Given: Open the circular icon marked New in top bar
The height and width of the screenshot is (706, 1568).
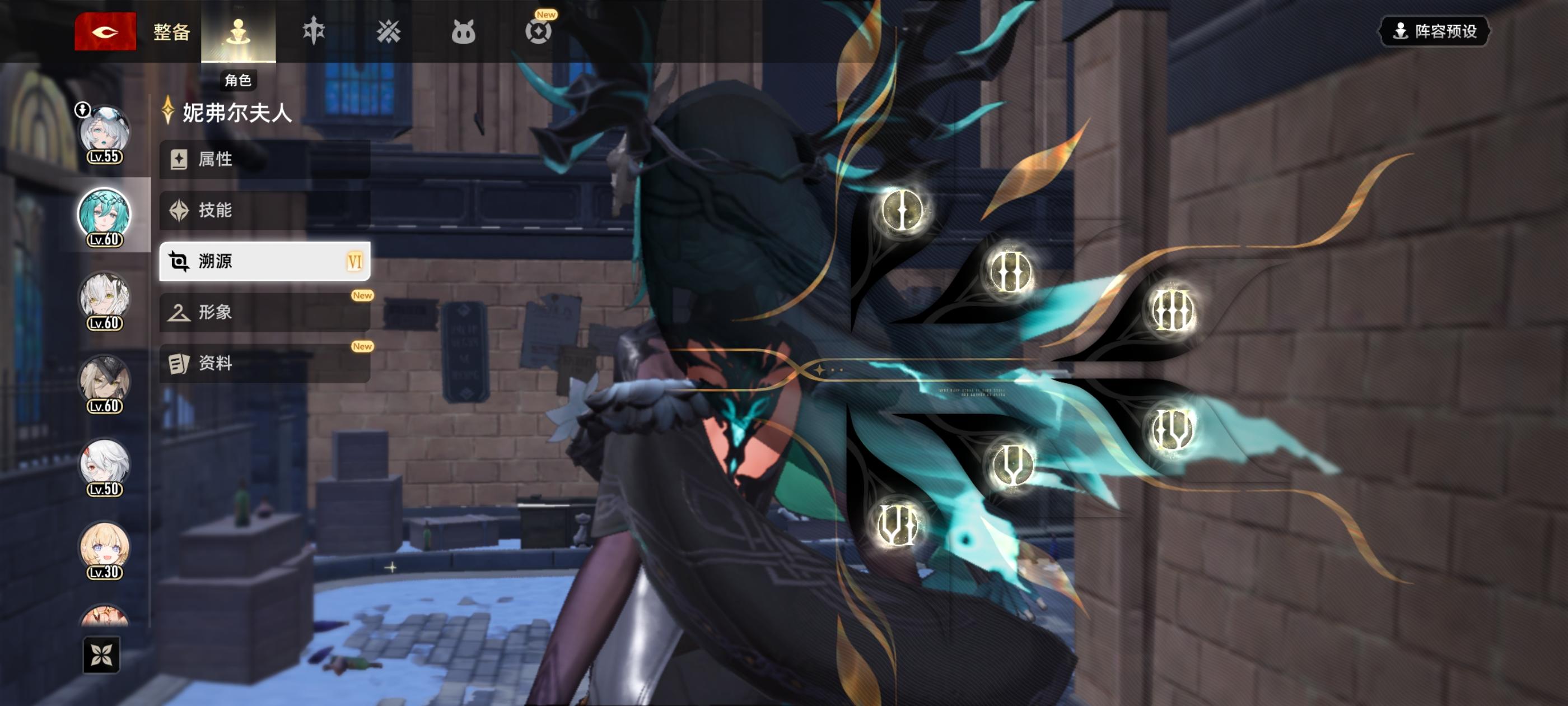Looking at the screenshot, I should [540, 30].
